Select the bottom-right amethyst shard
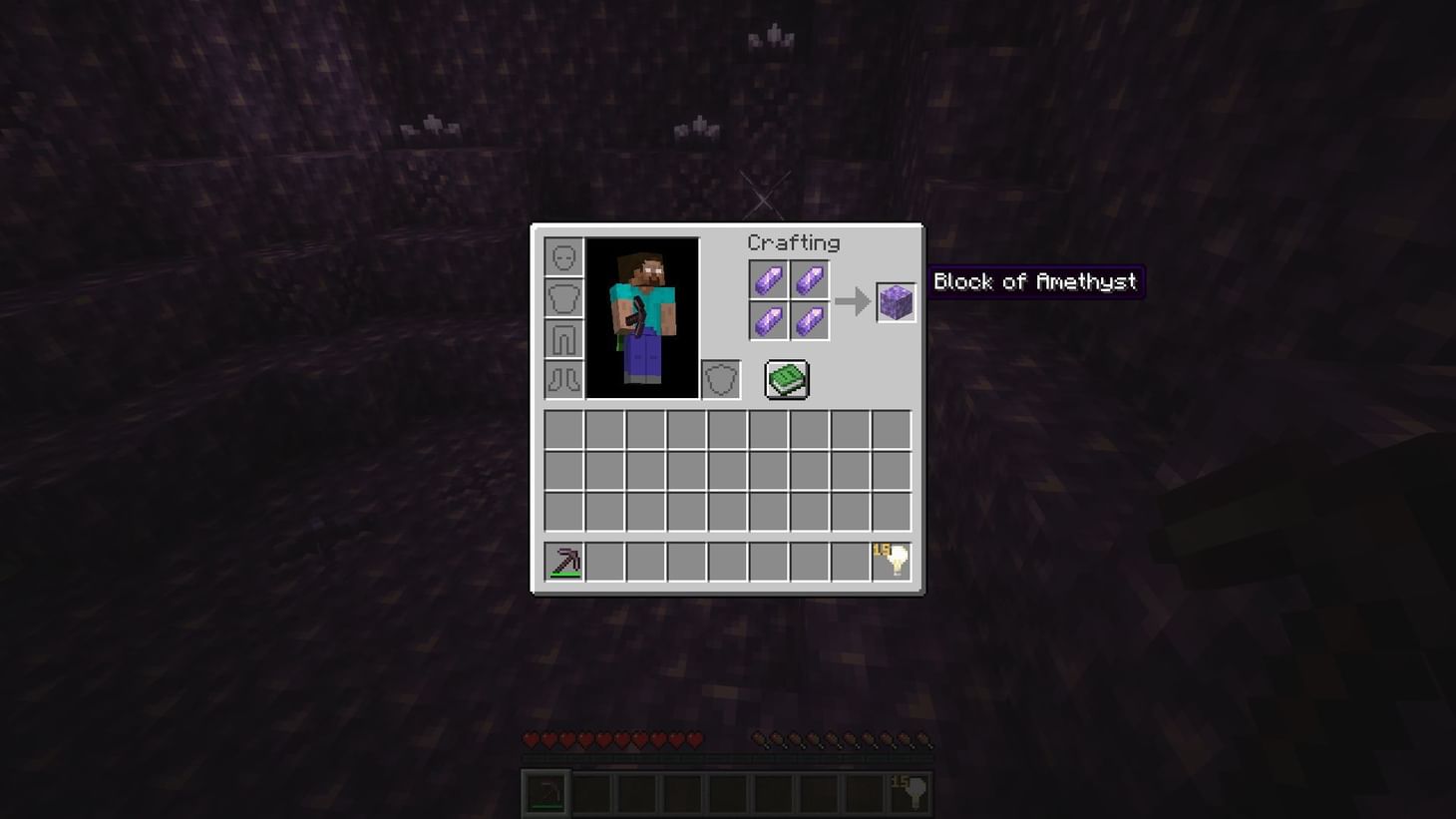 [x=810, y=321]
